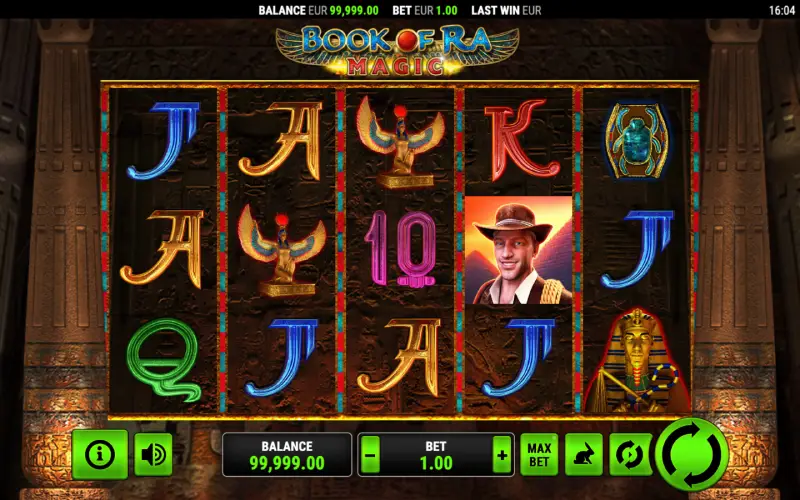Increase the bet with the plus button
This screenshot has width=800, height=500.
[x=501, y=455]
